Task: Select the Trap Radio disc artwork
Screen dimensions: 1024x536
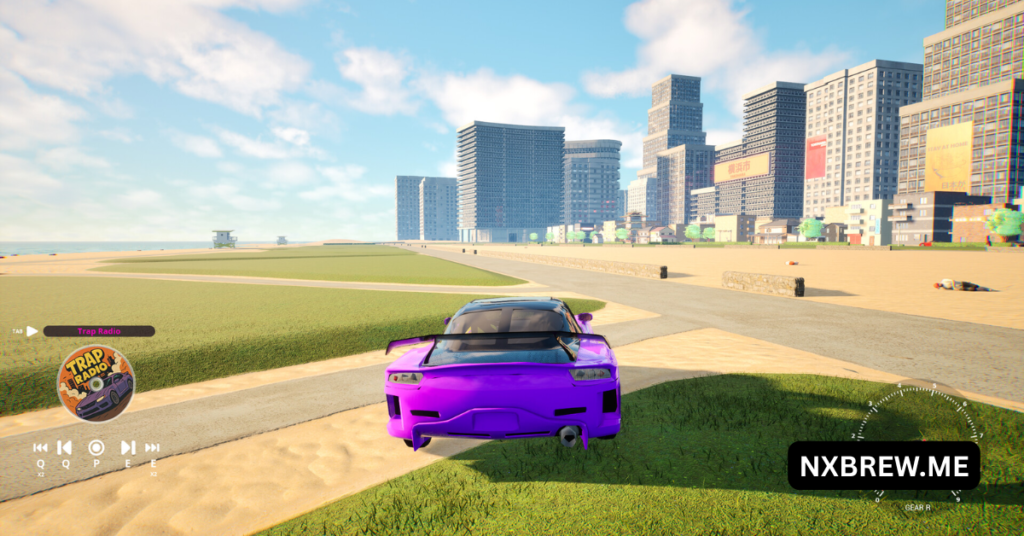Action: click(96, 383)
